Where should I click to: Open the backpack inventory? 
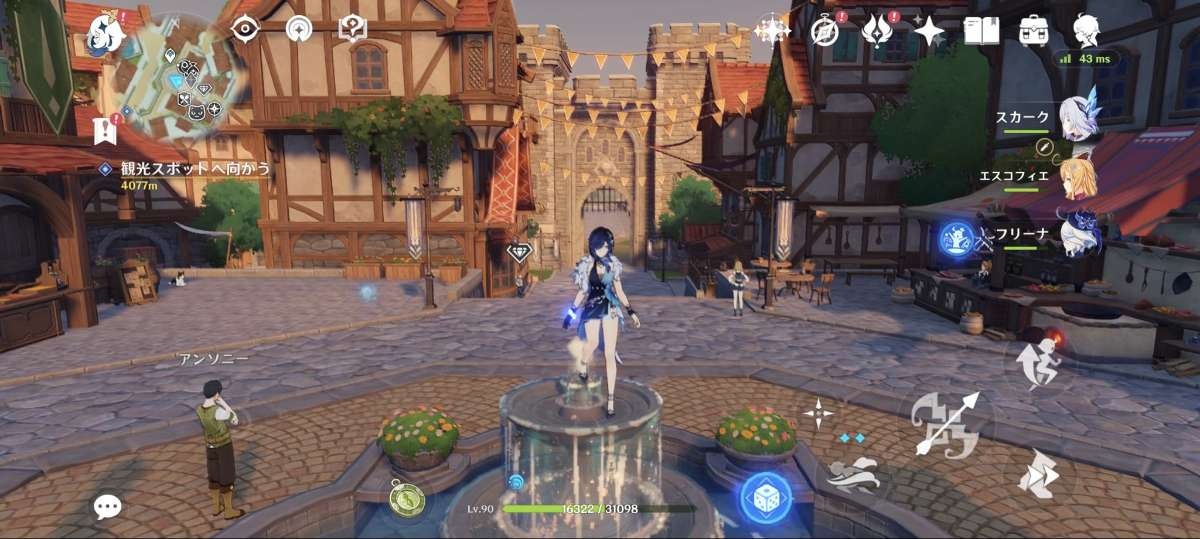1034,30
